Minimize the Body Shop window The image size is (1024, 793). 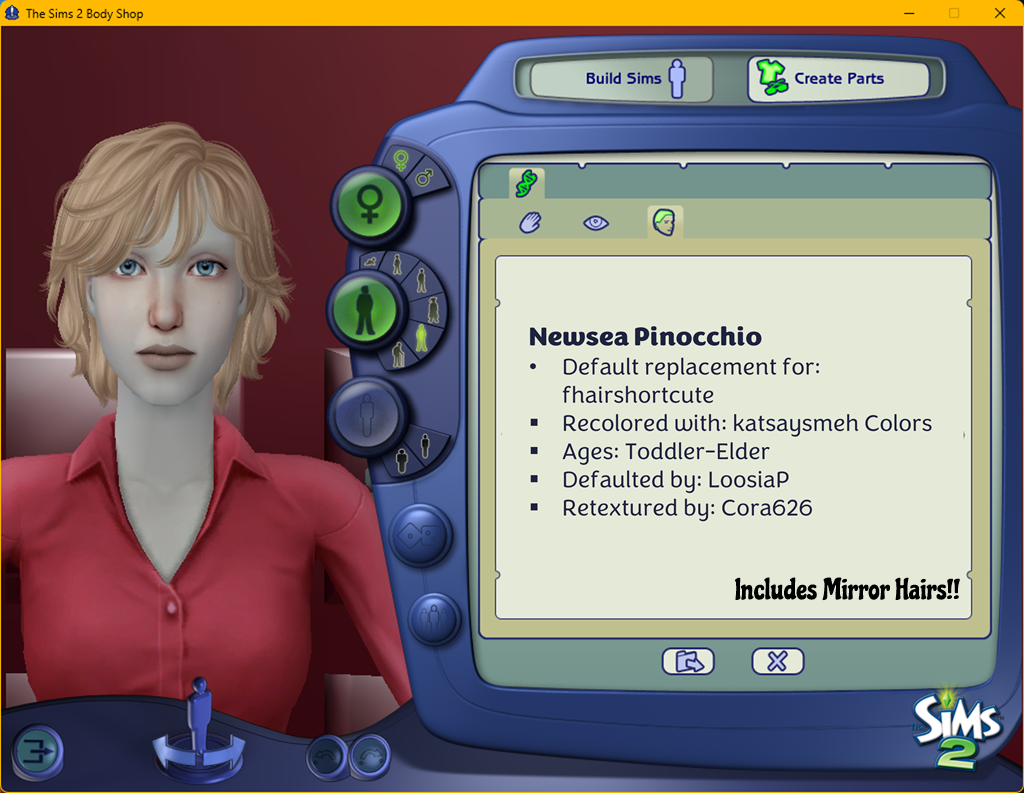tap(908, 14)
